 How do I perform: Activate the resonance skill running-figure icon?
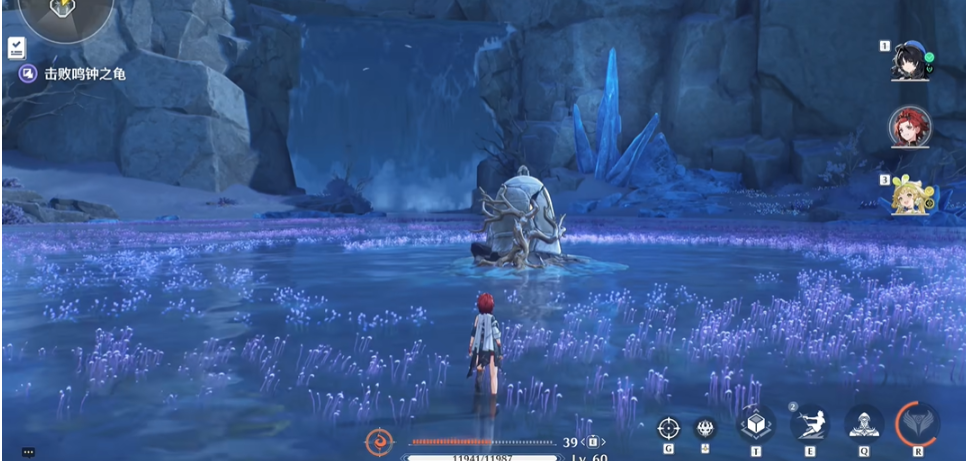click(809, 424)
